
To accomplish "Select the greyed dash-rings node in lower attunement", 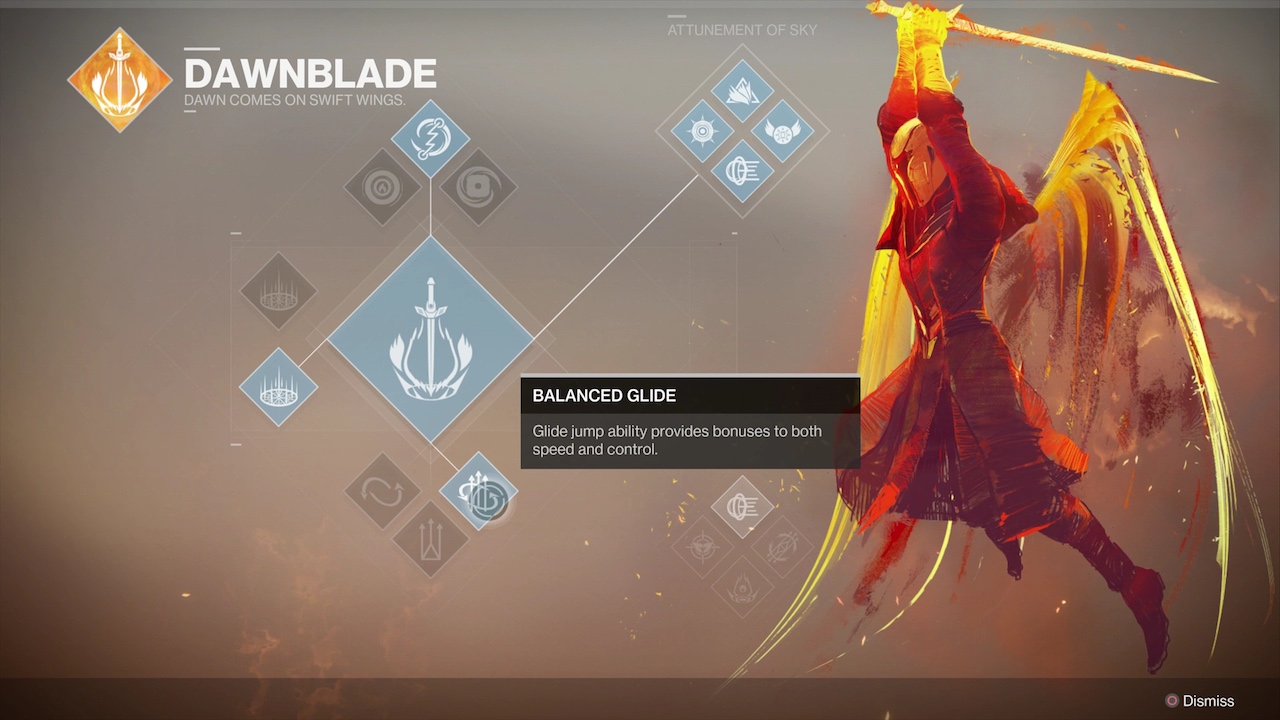I will [x=742, y=508].
